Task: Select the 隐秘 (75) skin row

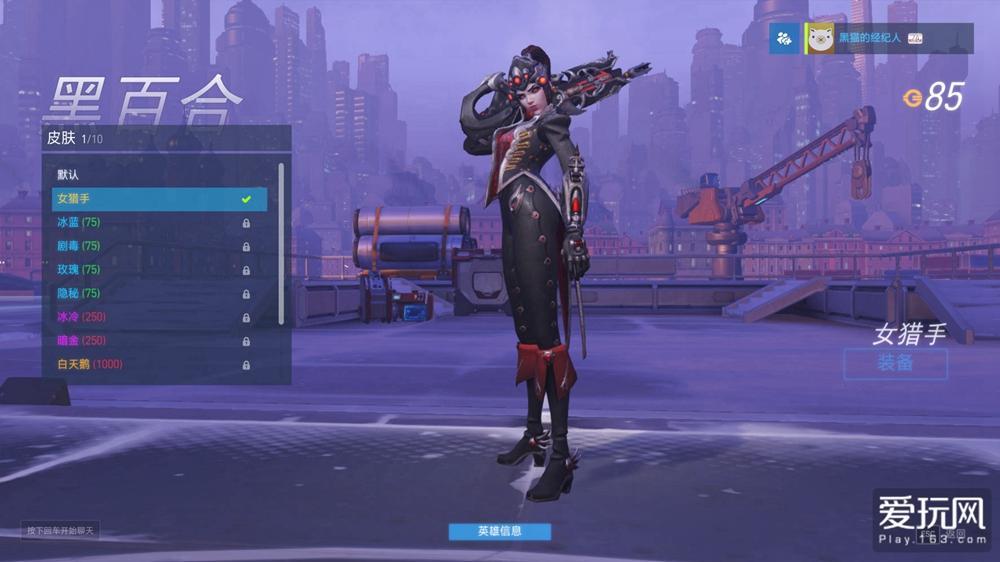Action: pyautogui.click(x=150, y=293)
